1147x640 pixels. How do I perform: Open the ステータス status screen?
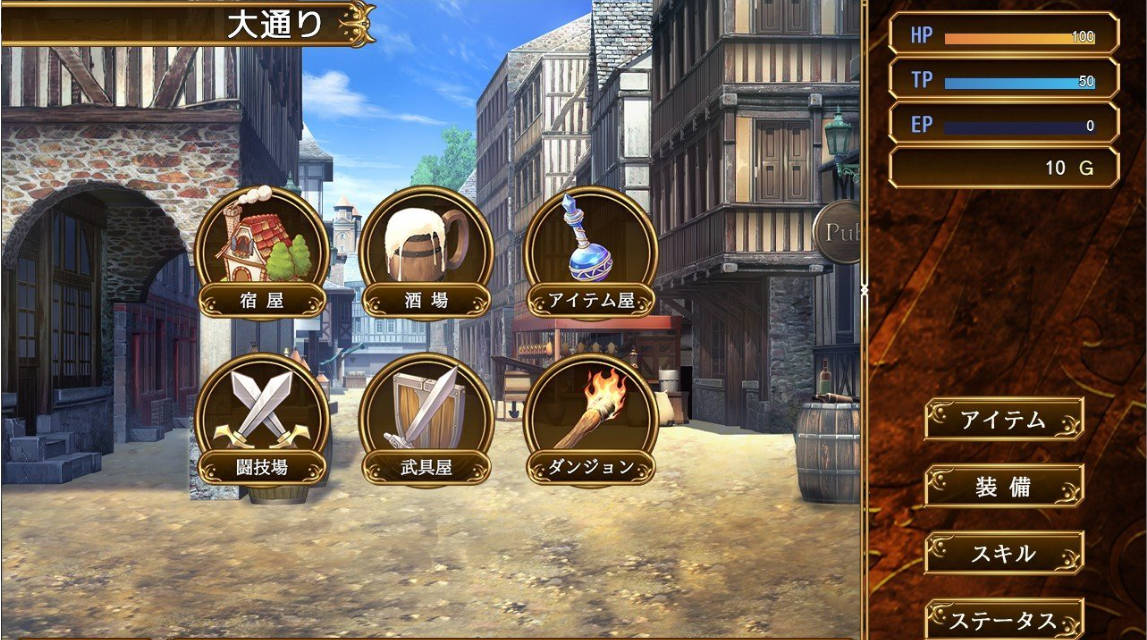coord(1003,619)
